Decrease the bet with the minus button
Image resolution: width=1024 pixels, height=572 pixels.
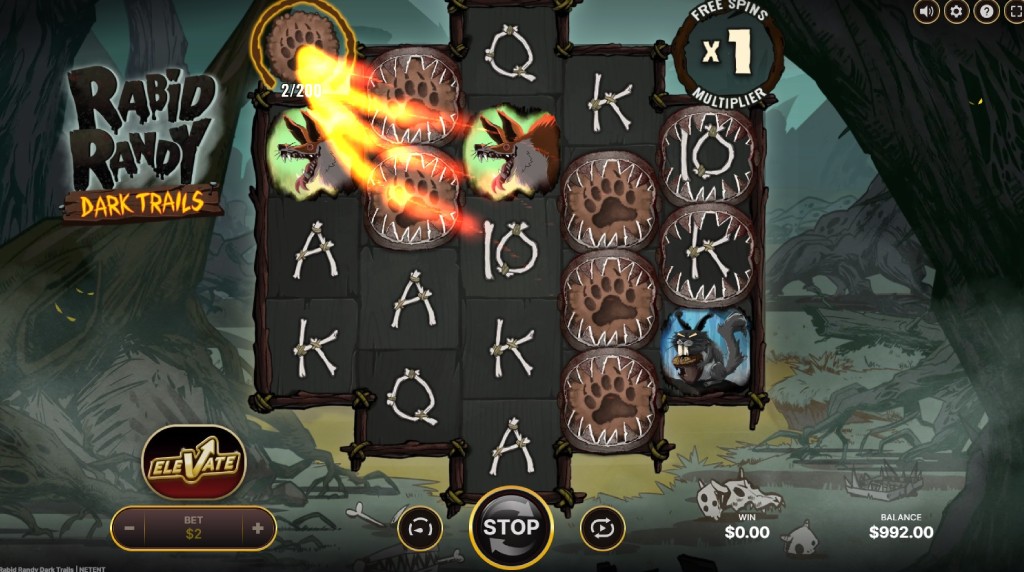(130, 528)
